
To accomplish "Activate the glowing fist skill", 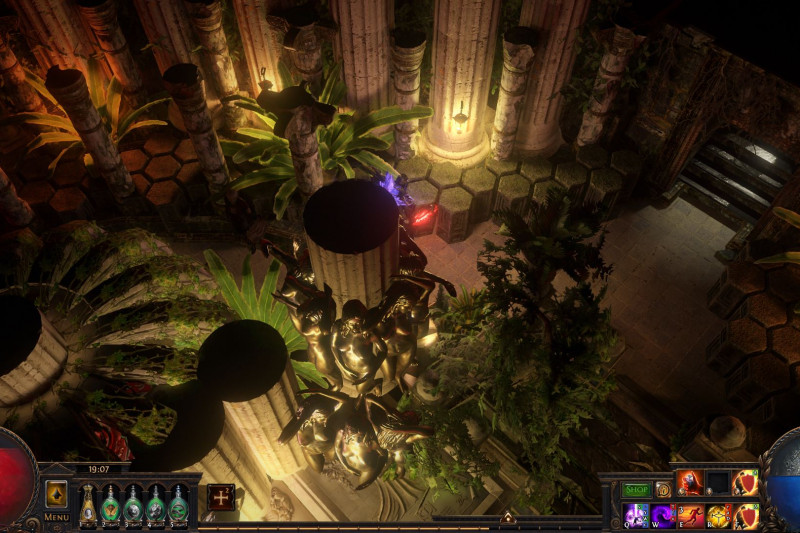I will [691, 483].
